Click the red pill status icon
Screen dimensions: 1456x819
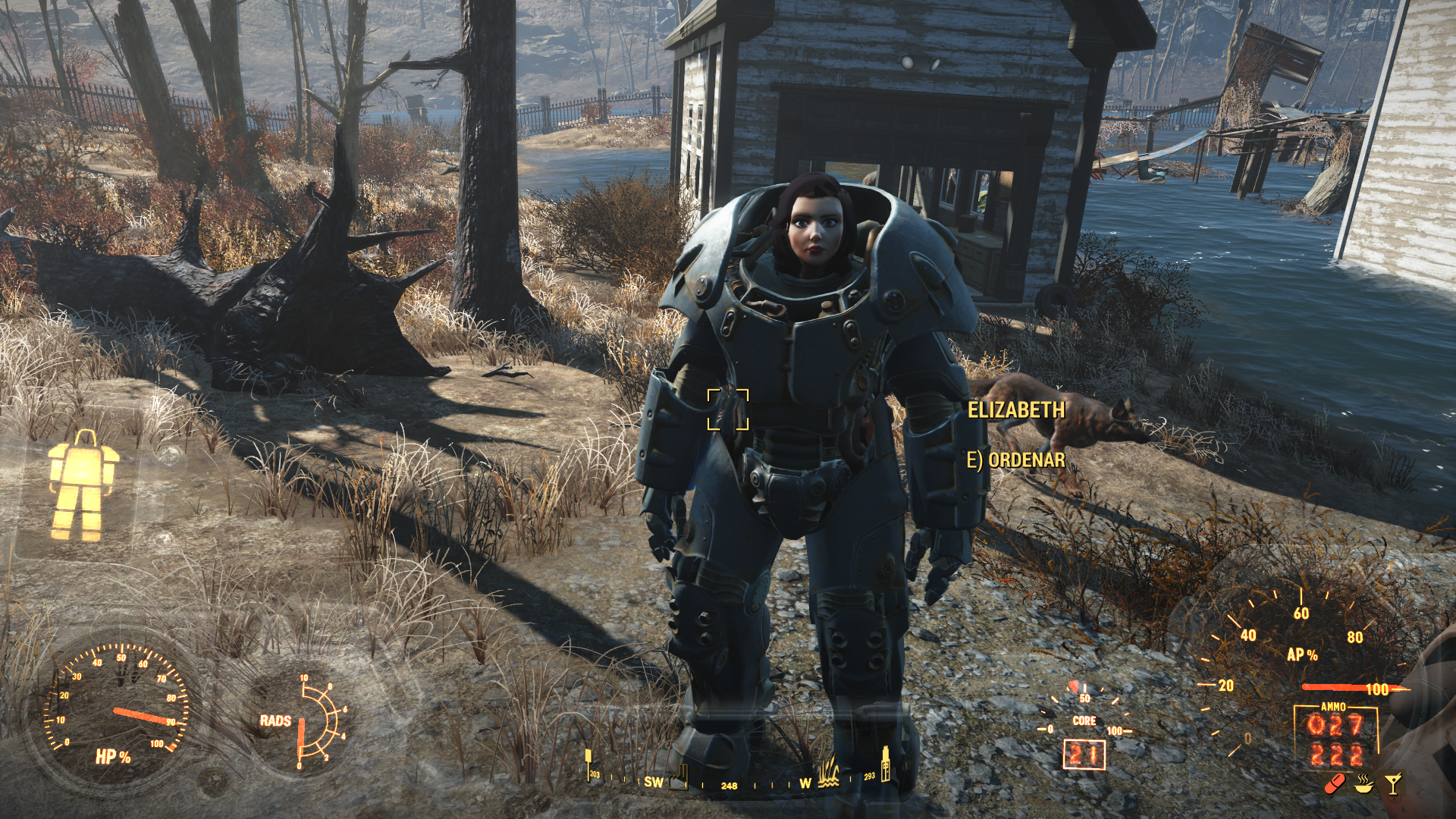pyautogui.click(x=1337, y=784)
